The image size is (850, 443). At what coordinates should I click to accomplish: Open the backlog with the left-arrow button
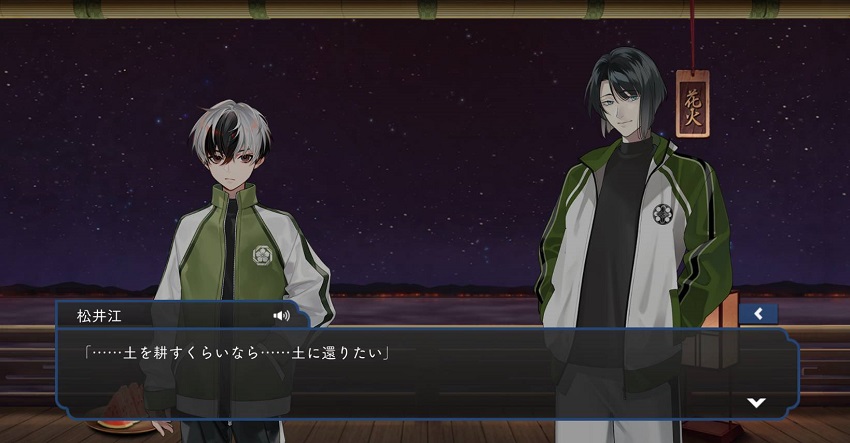[758, 314]
